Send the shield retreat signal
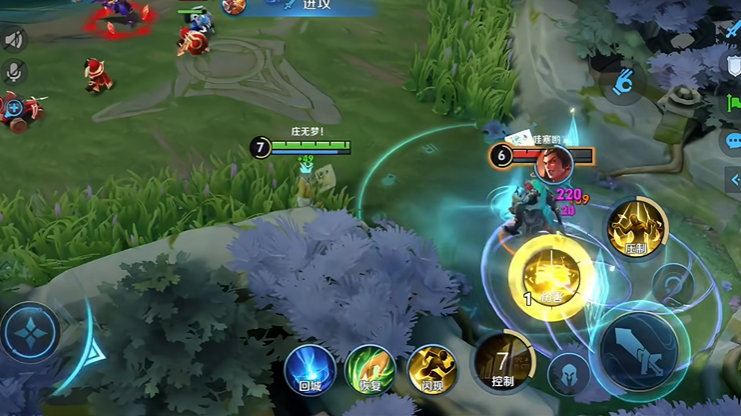Viewport: 741px width, 416px height. coord(733,67)
